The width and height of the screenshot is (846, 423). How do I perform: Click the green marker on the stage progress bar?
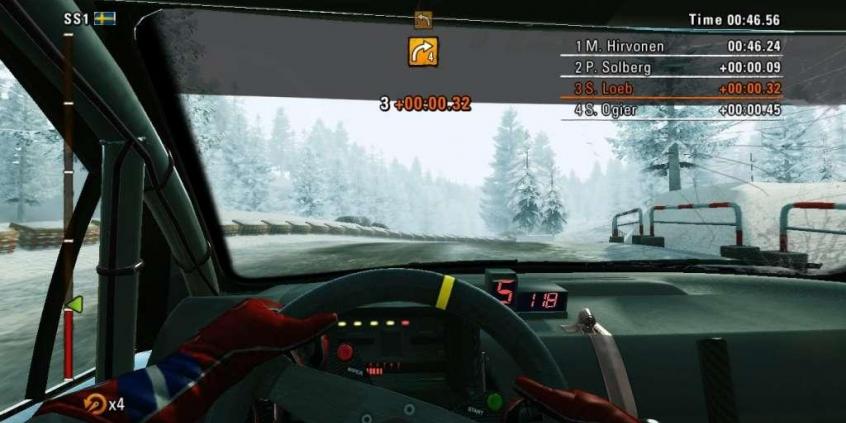point(73,304)
